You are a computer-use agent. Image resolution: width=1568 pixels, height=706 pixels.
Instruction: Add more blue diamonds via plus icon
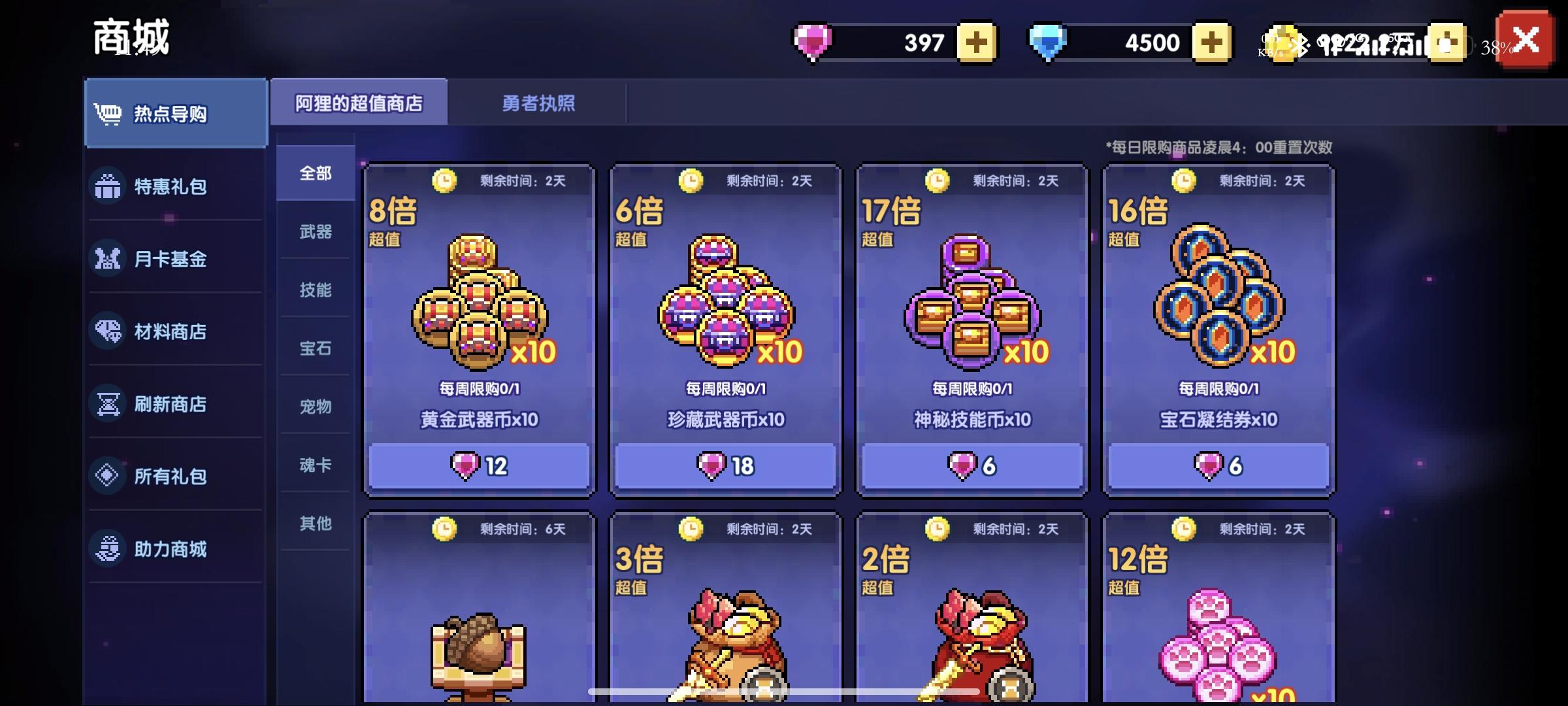tap(1212, 42)
